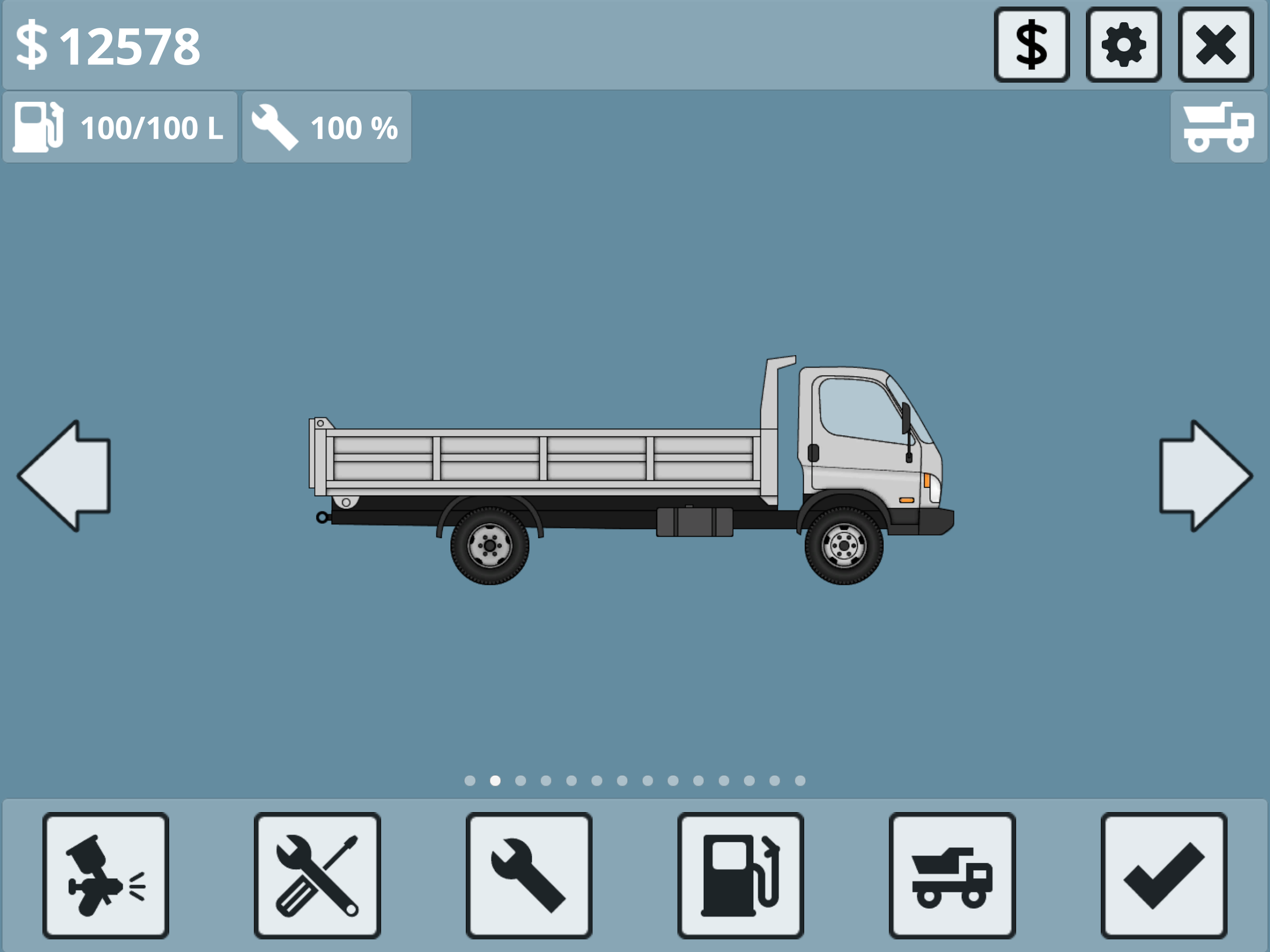1270x952 pixels.
Task: Open the dump truck button in bottom bar
Action: [952, 875]
